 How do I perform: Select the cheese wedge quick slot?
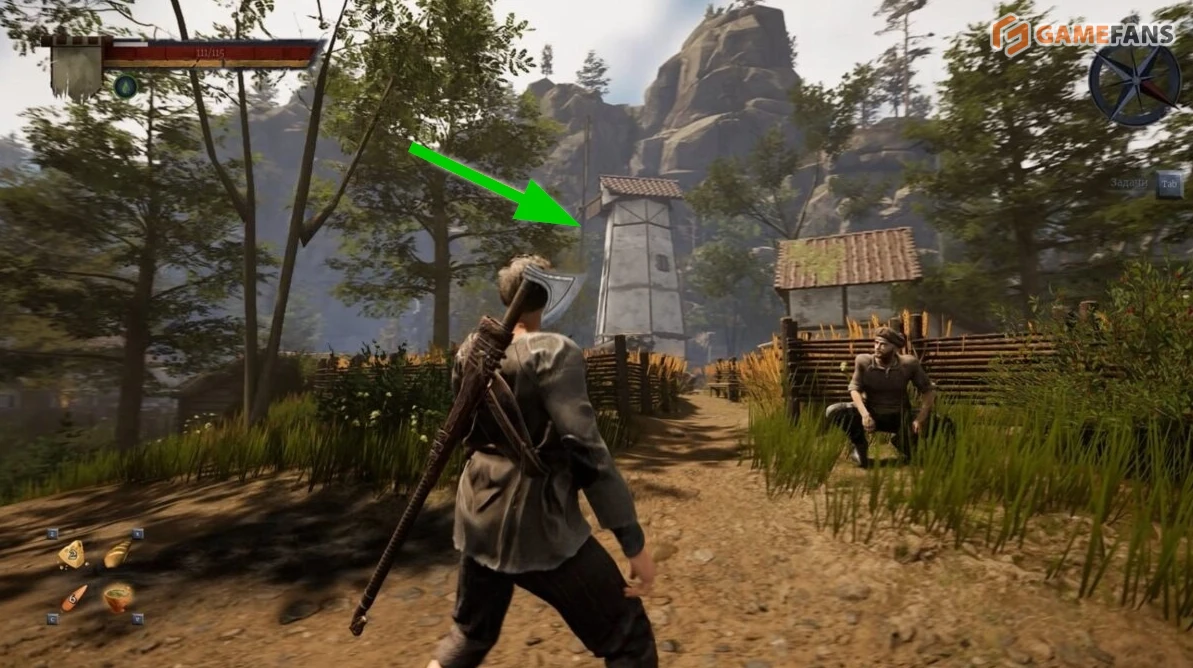[72, 553]
